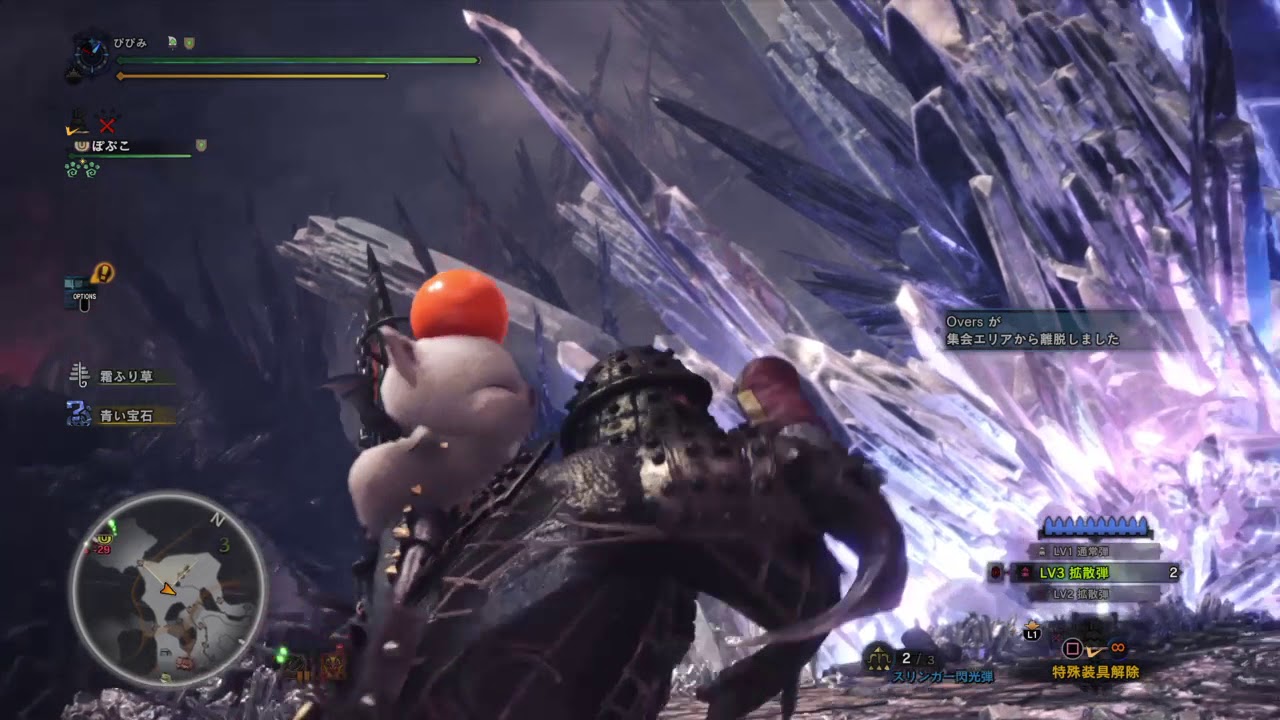Click the red X mantle status icon
This screenshot has width=1280, height=720.
pyautogui.click(x=107, y=125)
